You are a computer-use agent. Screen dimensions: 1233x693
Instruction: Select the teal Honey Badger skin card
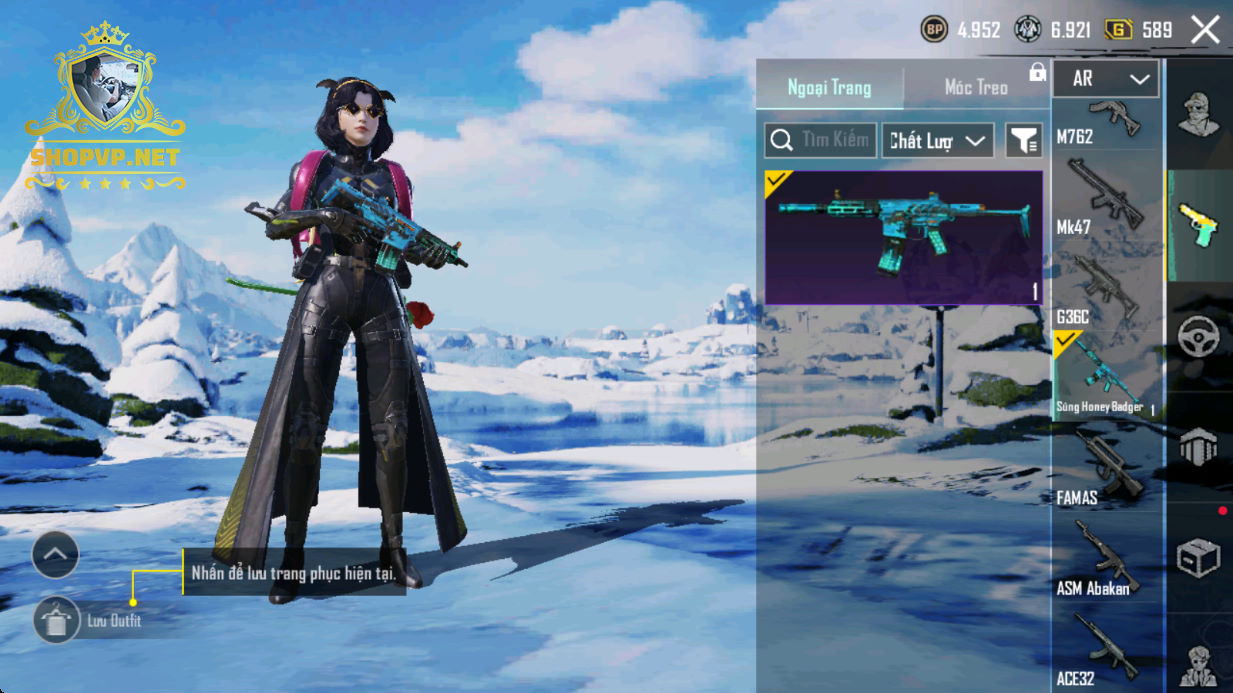[x=903, y=237]
